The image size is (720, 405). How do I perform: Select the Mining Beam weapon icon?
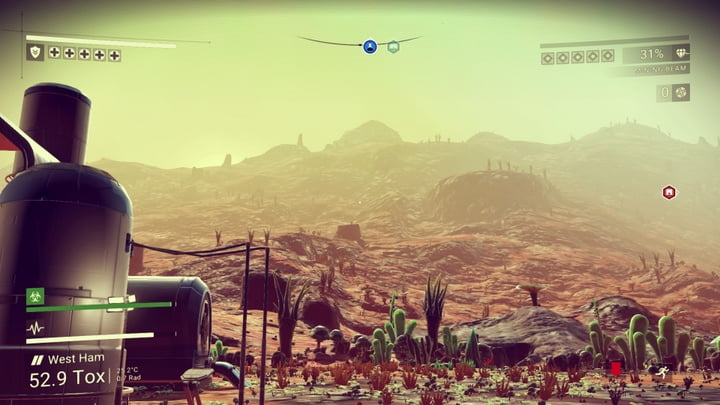[682, 54]
